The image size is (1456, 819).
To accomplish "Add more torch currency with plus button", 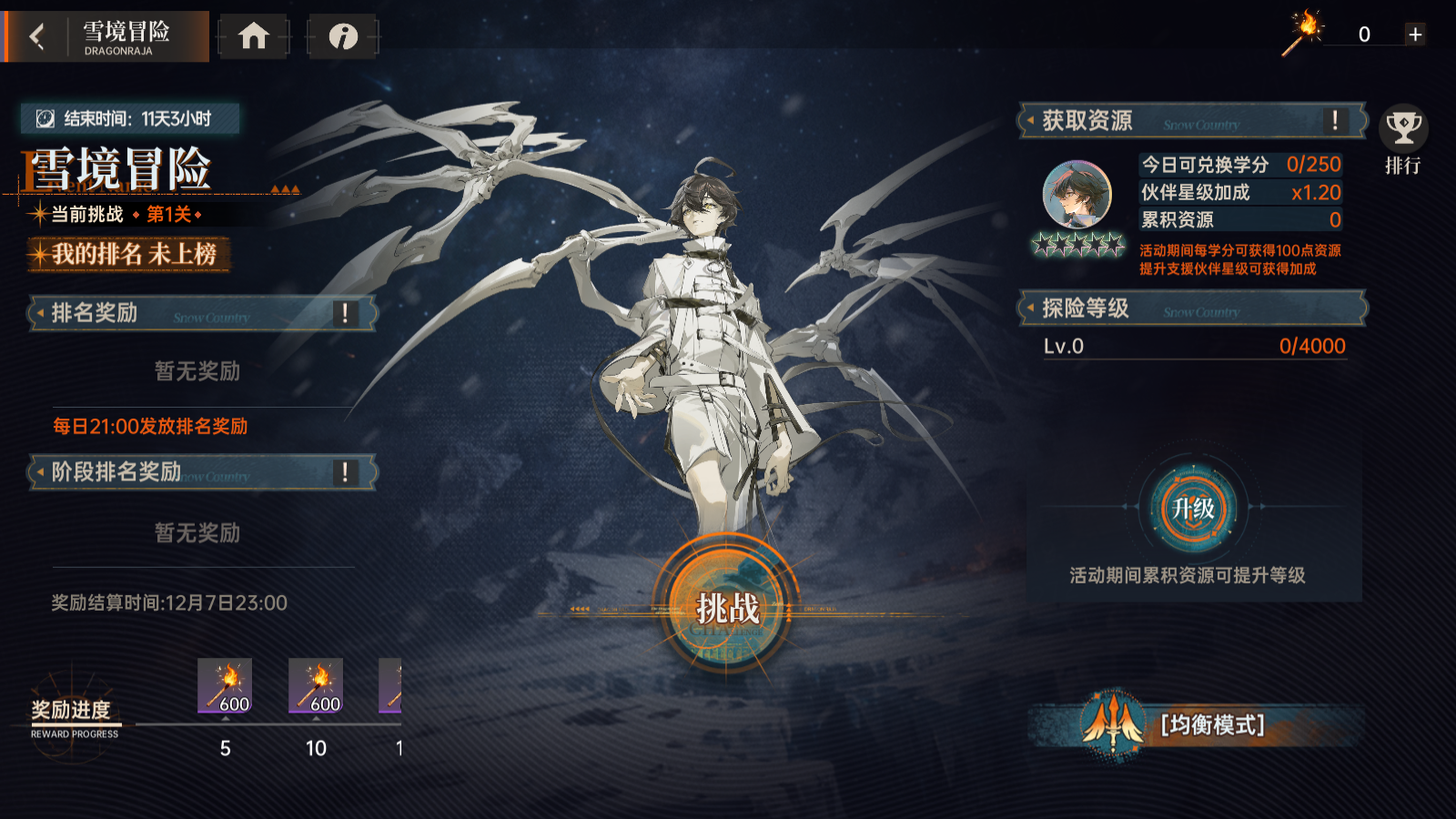I will (x=1415, y=35).
